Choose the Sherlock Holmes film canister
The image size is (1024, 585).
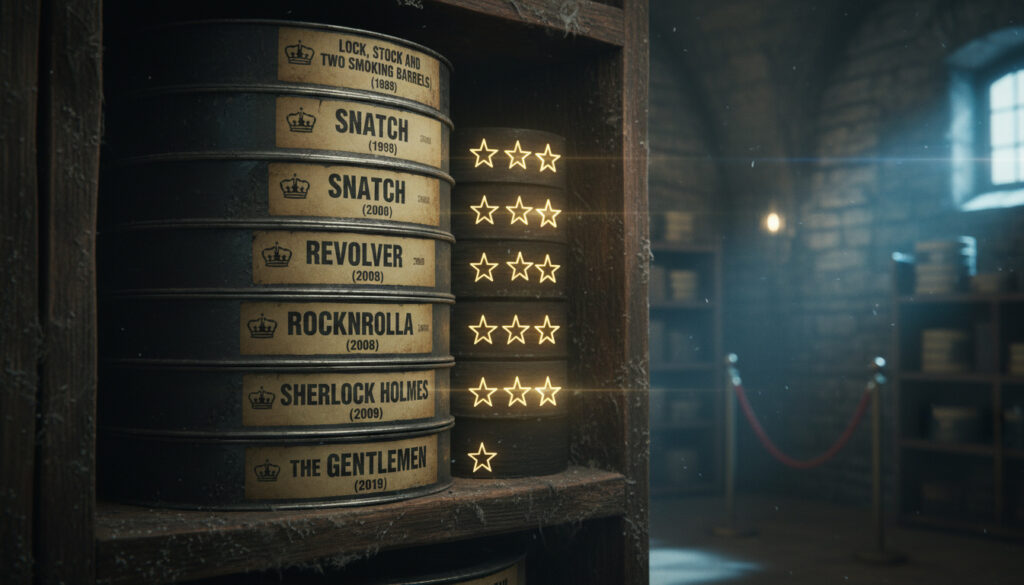coord(340,397)
